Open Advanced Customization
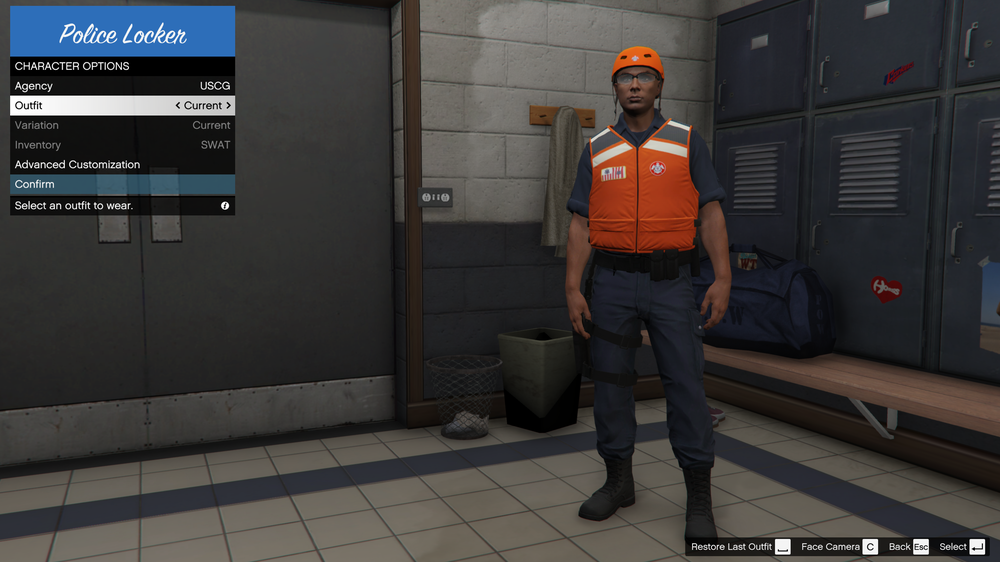This screenshot has width=1000, height=562. click(x=122, y=164)
